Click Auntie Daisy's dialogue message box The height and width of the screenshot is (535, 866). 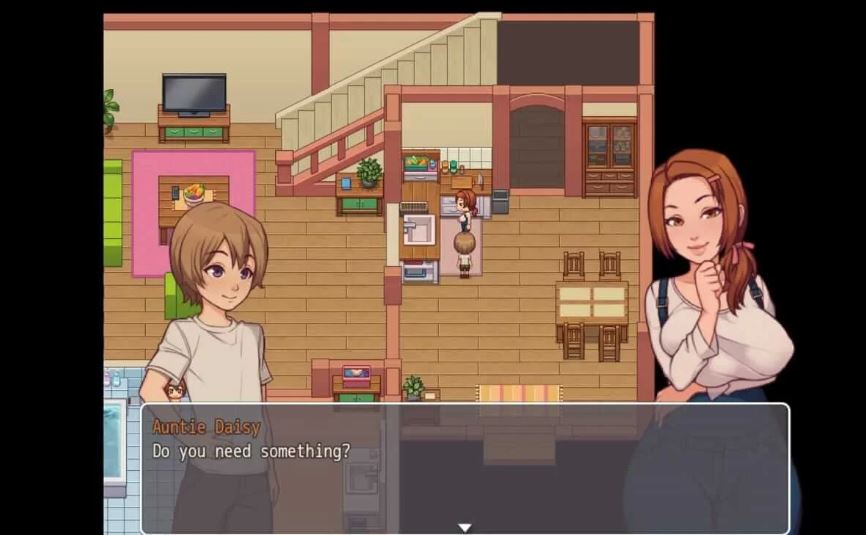pyautogui.click(x=464, y=467)
